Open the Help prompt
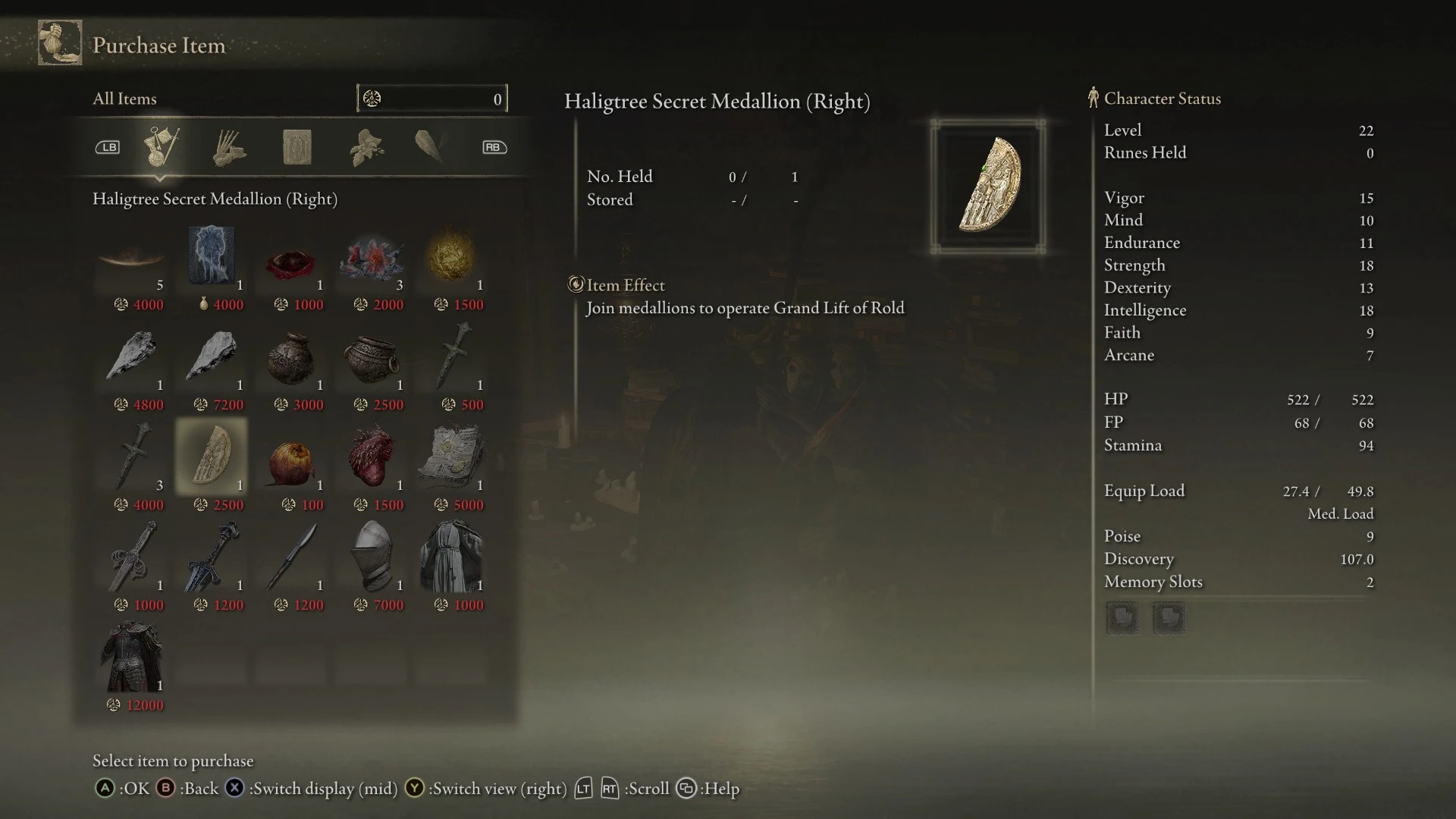 687,789
